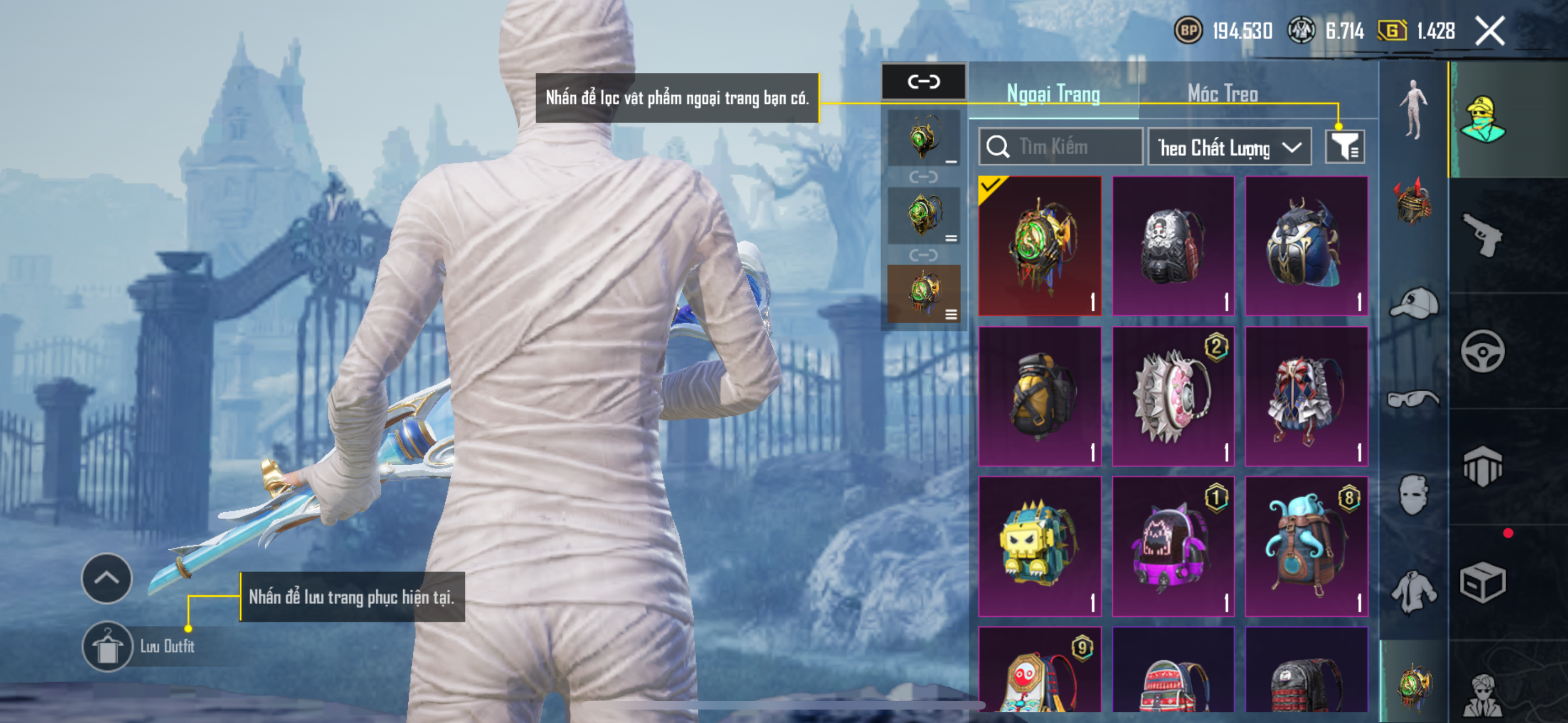Select the Ngoại Trang tab

click(1053, 94)
